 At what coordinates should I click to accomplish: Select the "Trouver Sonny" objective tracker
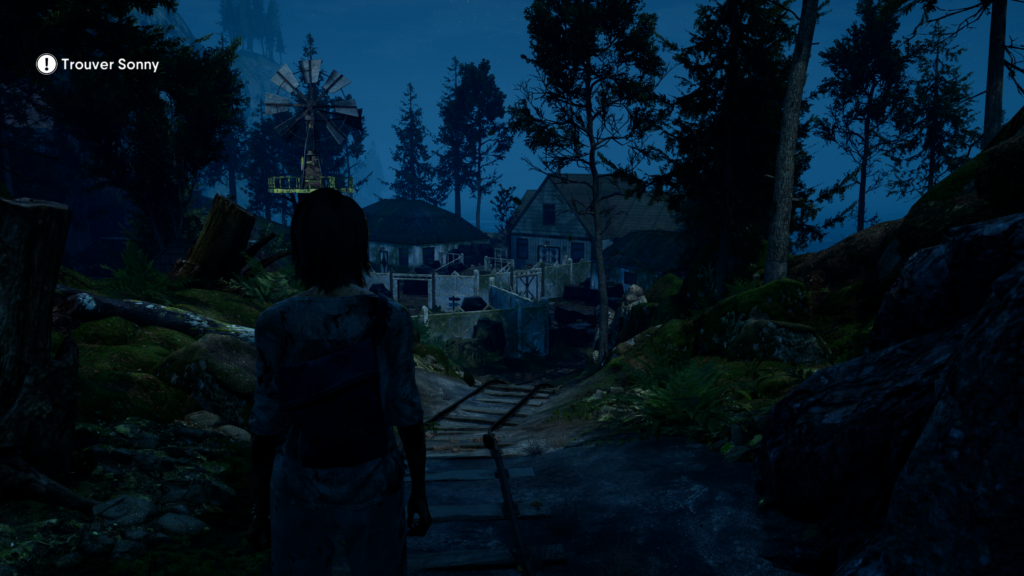pos(110,65)
